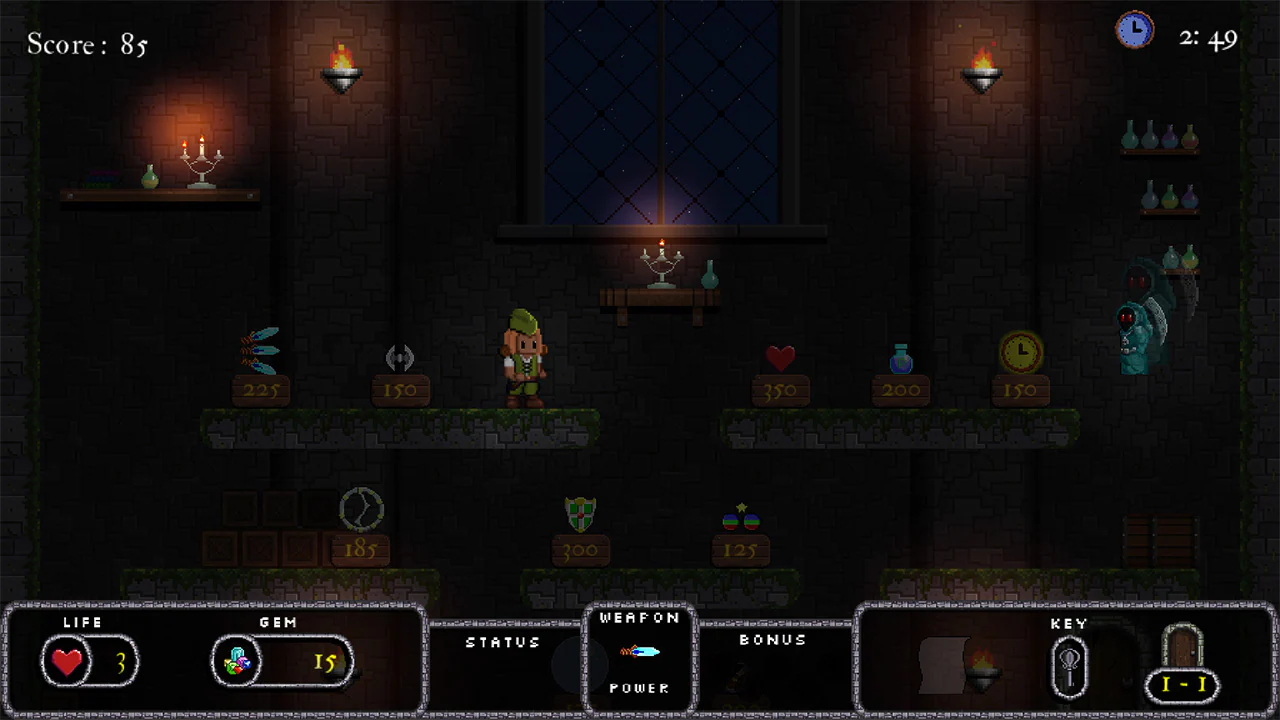Screen dimensions: 1280x720
Task: Open the KEY panel tab
Action: click(x=1069, y=623)
